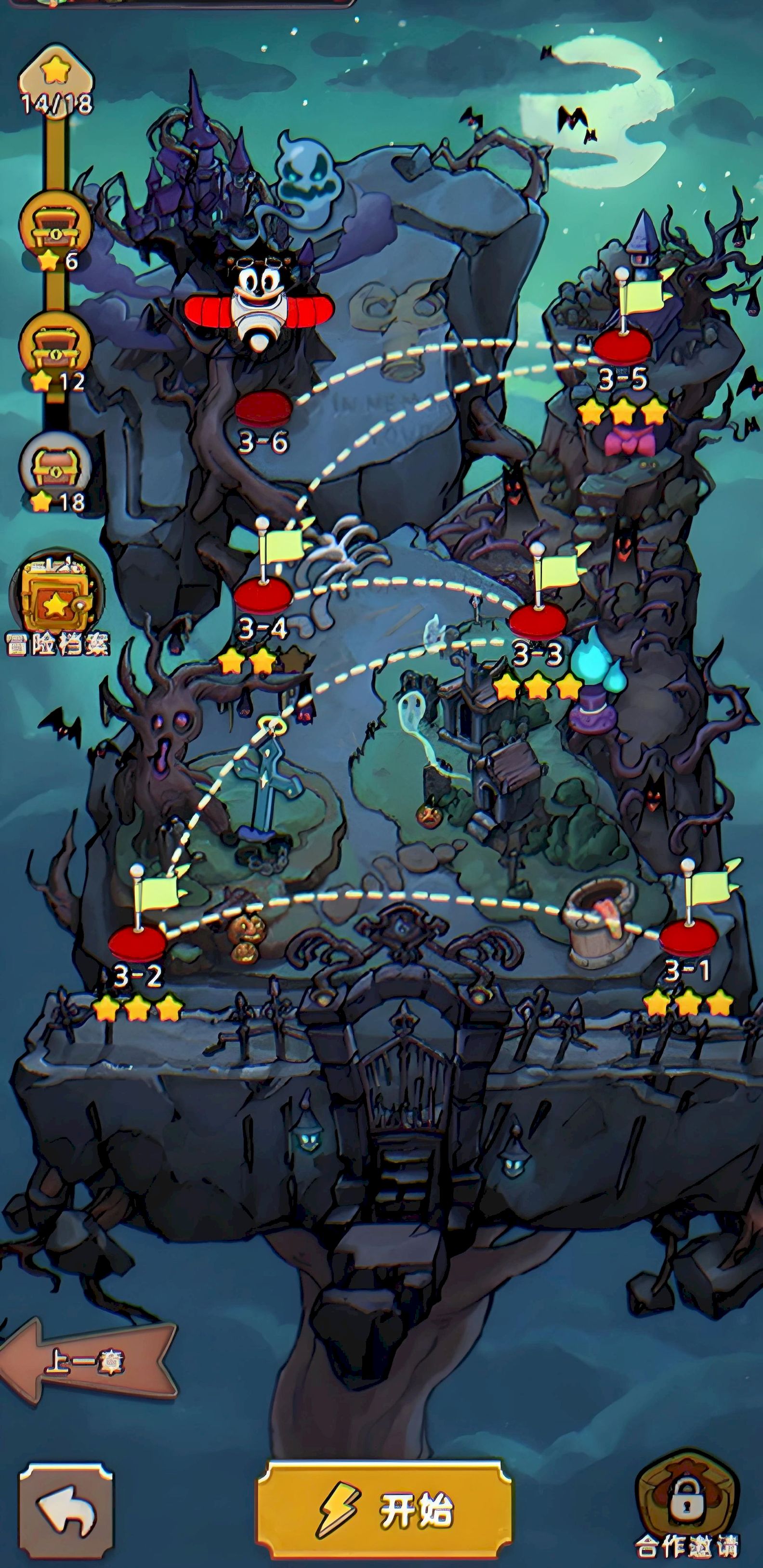Select level 3-1 node
This screenshot has height=1568, width=763.
click(x=689, y=937)
